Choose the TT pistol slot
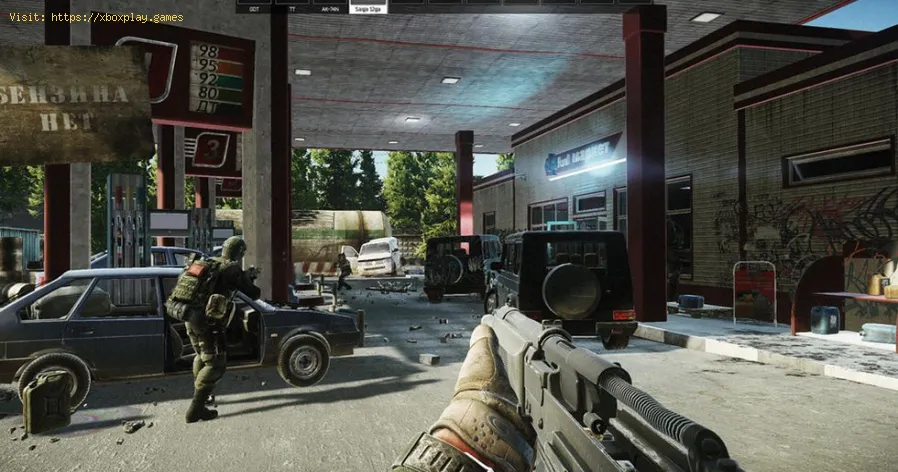The image size is (898, 472). (291, 7)
